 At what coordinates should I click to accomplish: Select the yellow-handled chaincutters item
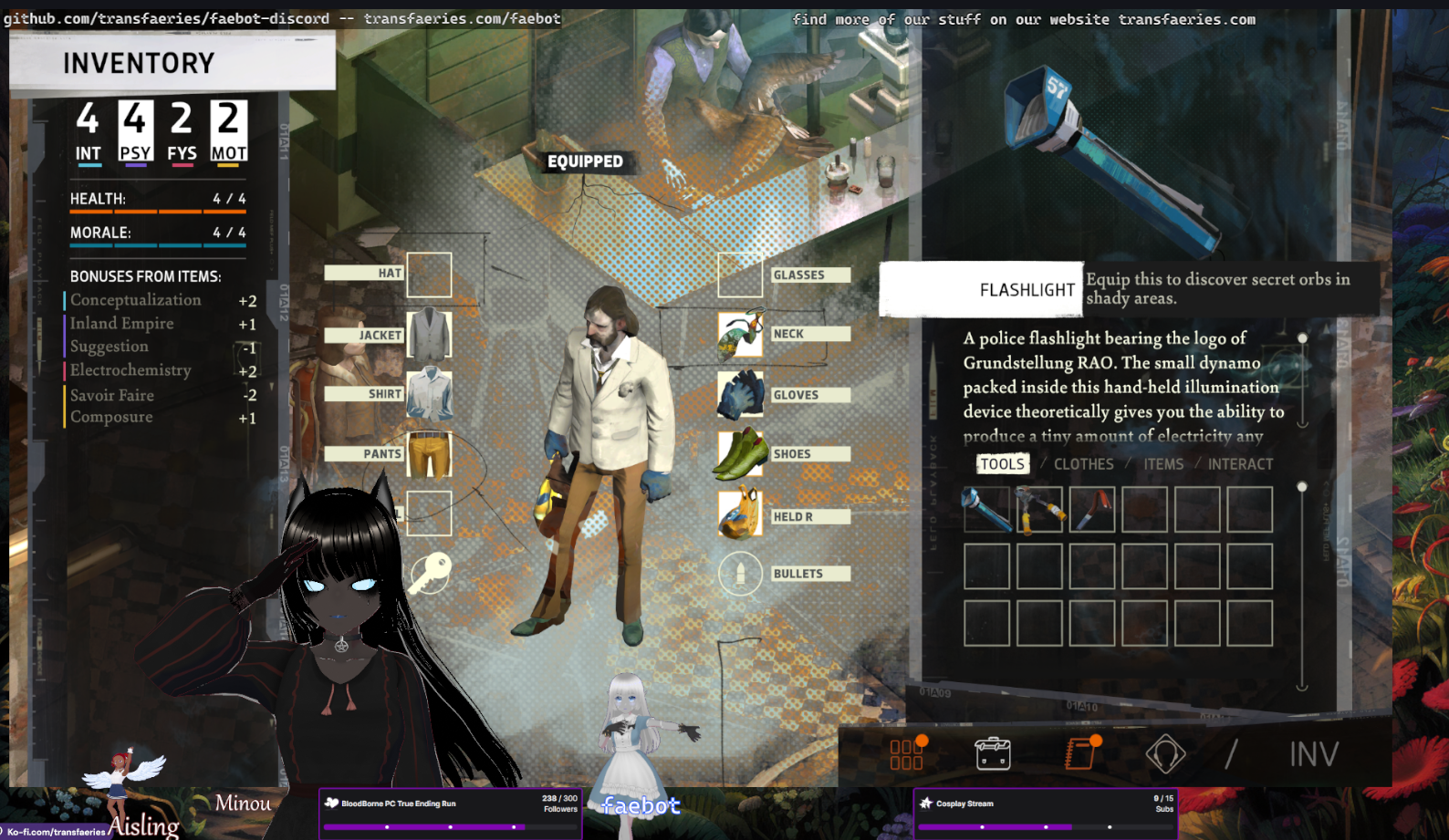(x=1039, y=509)
